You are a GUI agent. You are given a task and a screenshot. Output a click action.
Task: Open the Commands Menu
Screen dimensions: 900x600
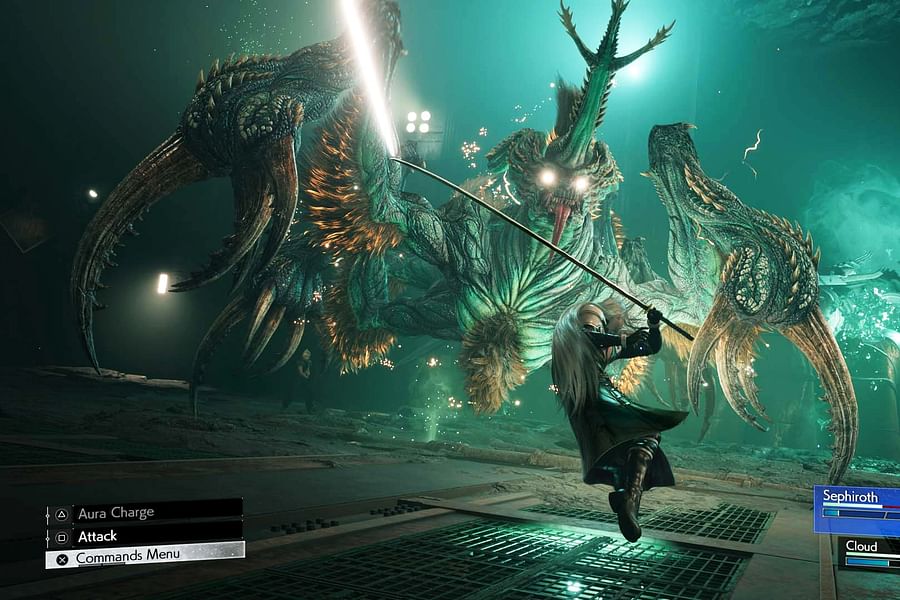[x=144, y=556]
